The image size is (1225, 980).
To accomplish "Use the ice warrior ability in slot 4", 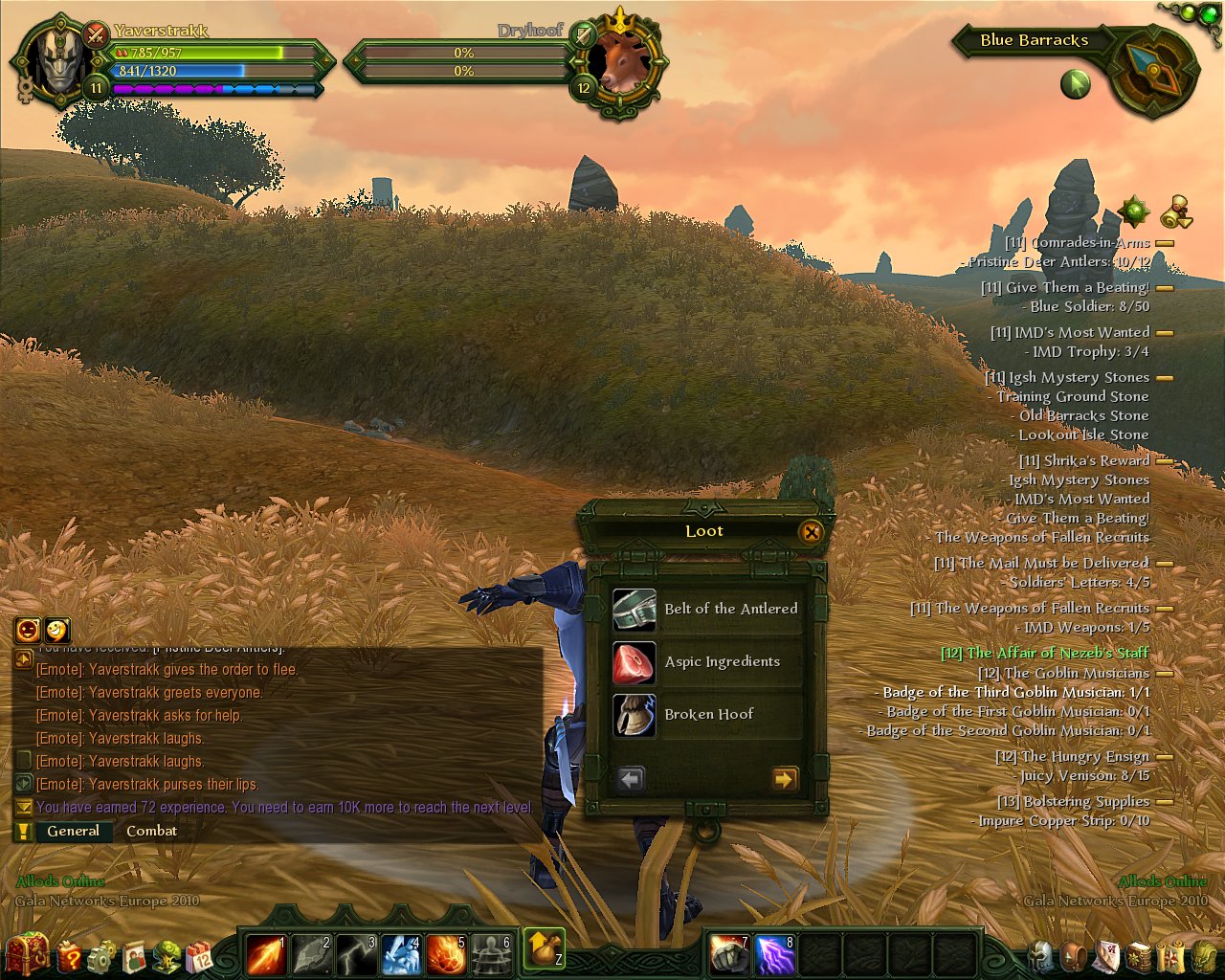I will [x=401, y=954].
